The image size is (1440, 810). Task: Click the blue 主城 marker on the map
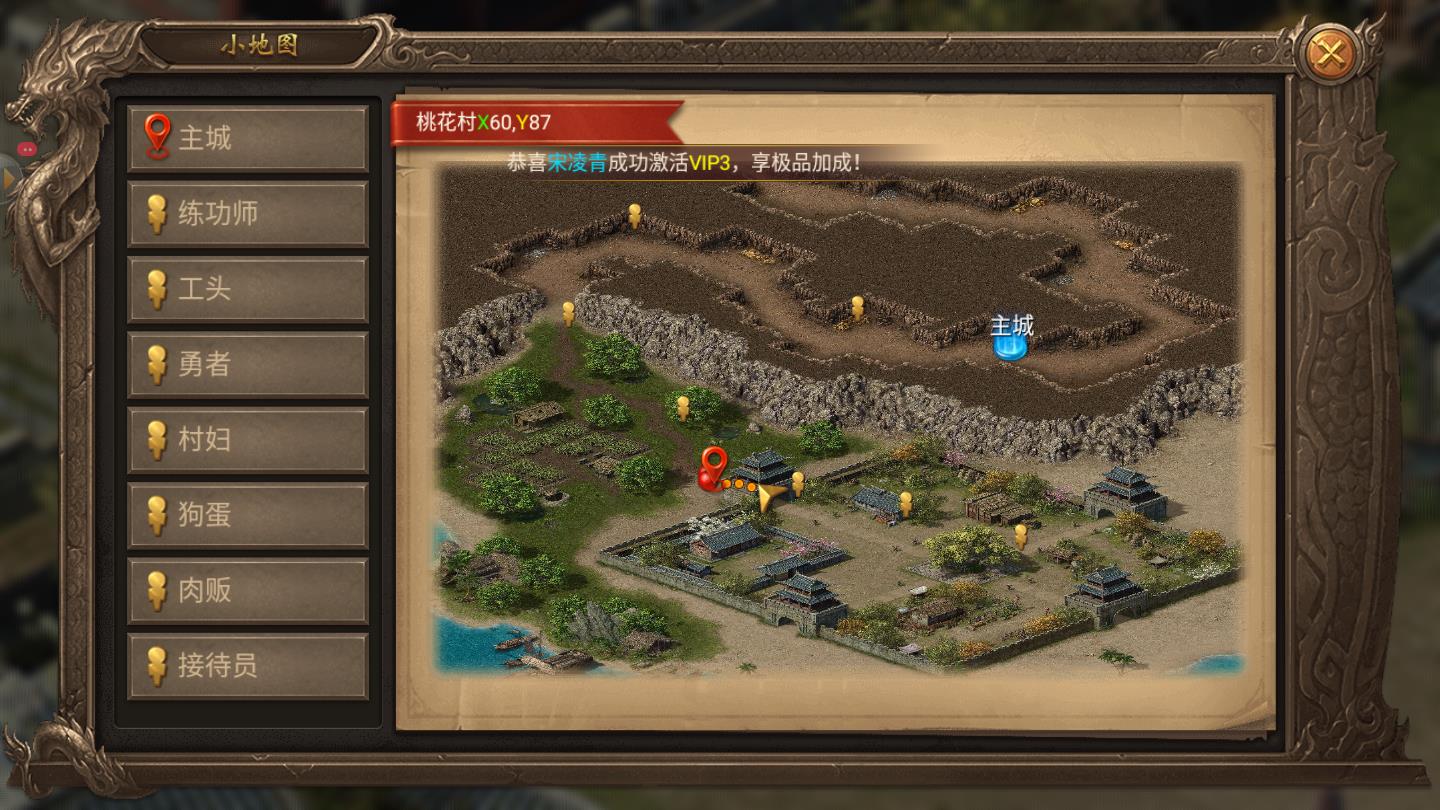[1008, 341]
